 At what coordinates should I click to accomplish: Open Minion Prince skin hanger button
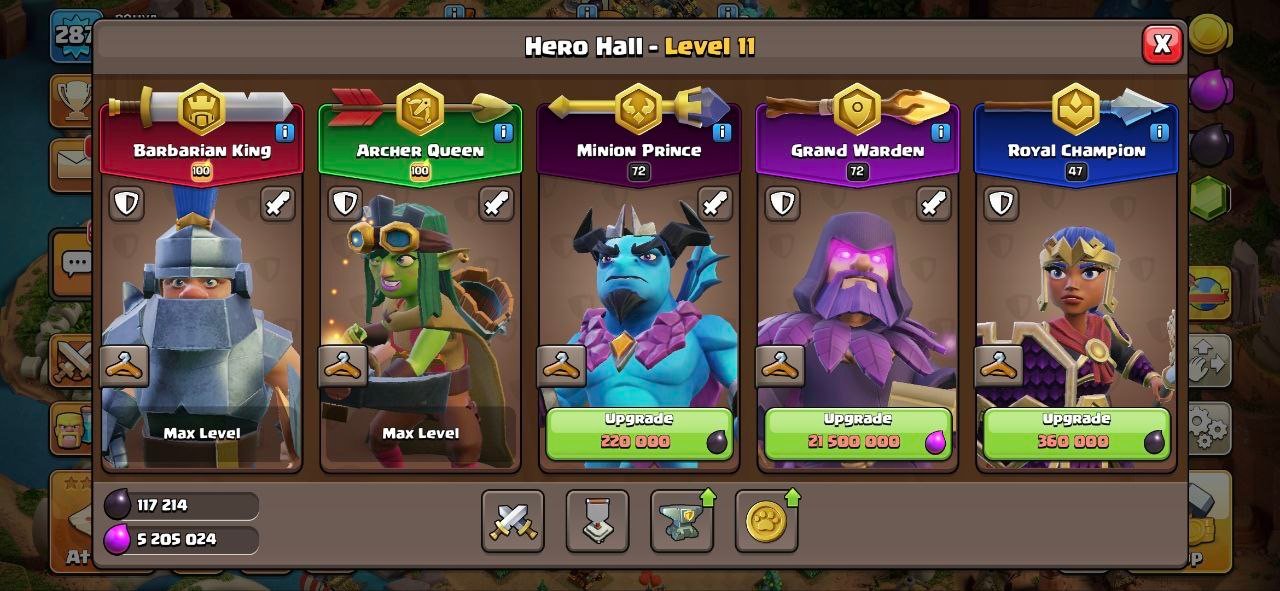562,366
